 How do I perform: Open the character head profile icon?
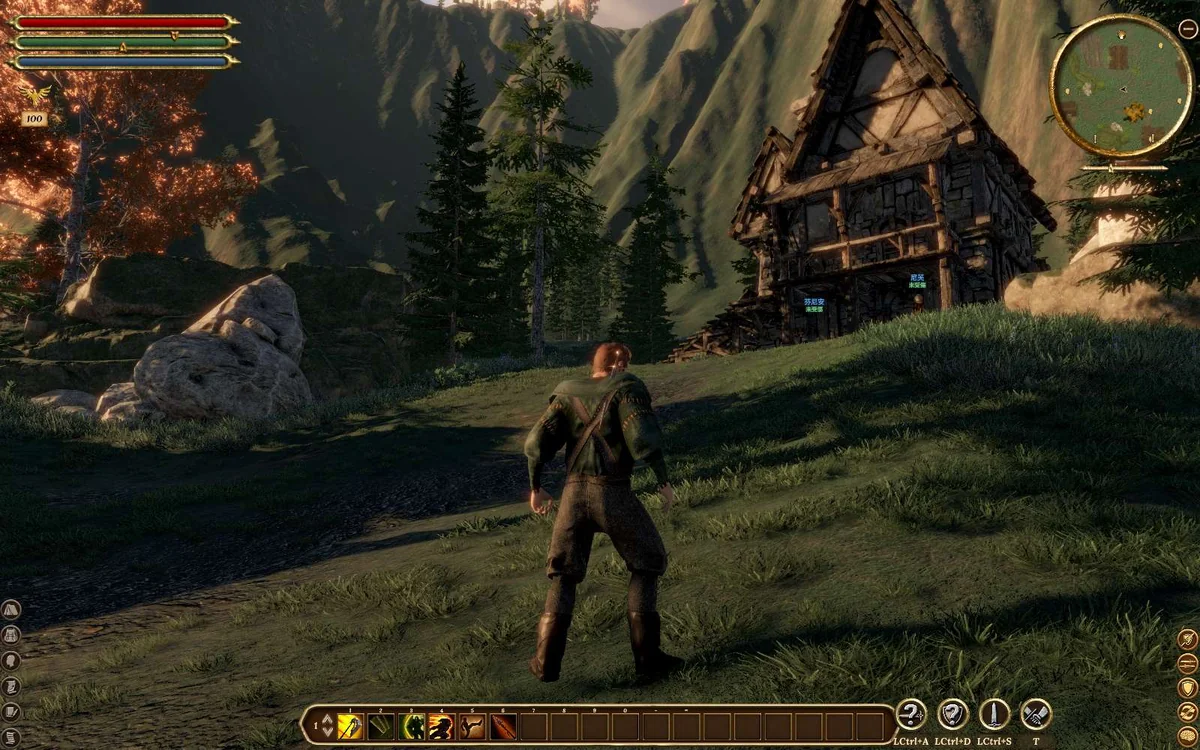[x=11, y=661]
